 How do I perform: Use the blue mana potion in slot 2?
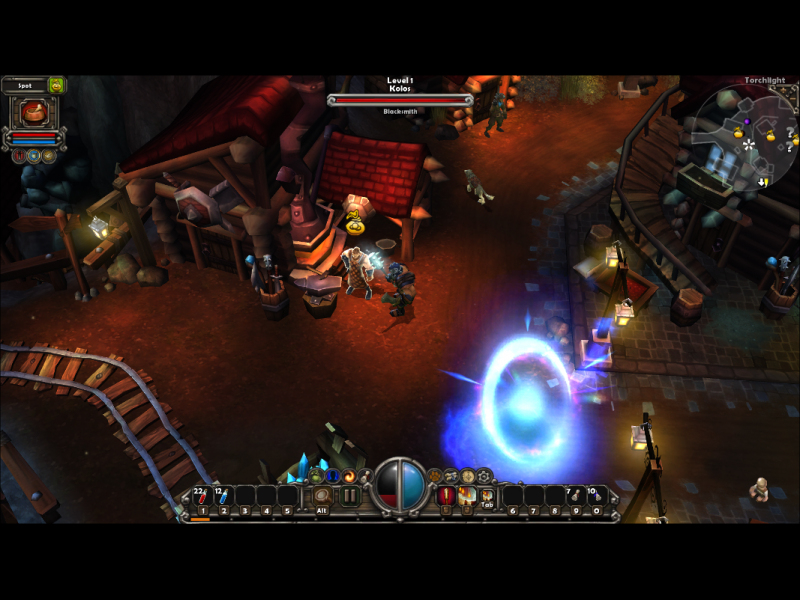[x=223, y=496]
